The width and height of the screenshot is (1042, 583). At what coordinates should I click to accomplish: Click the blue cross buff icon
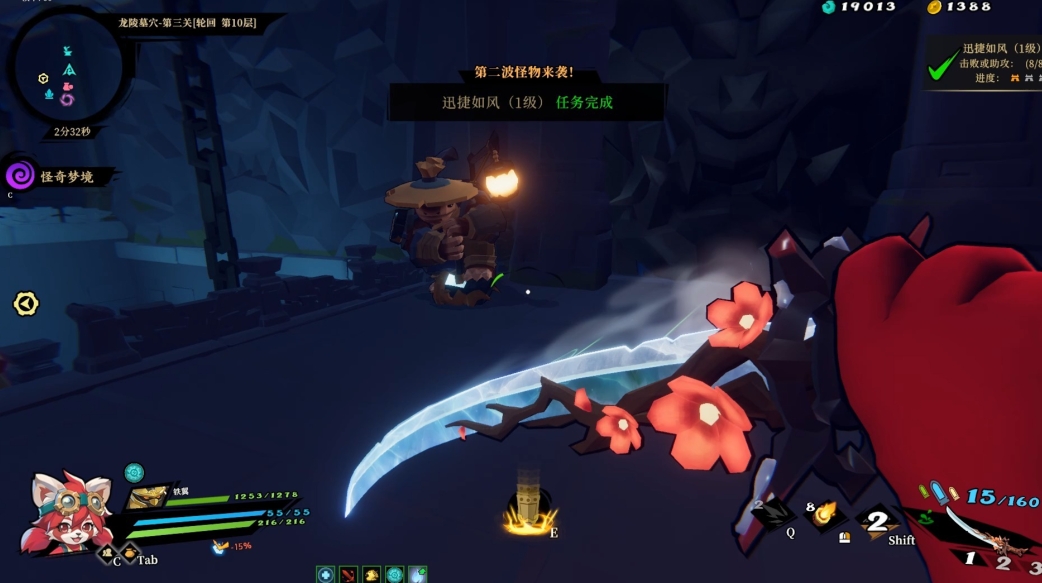click(325, 575)
